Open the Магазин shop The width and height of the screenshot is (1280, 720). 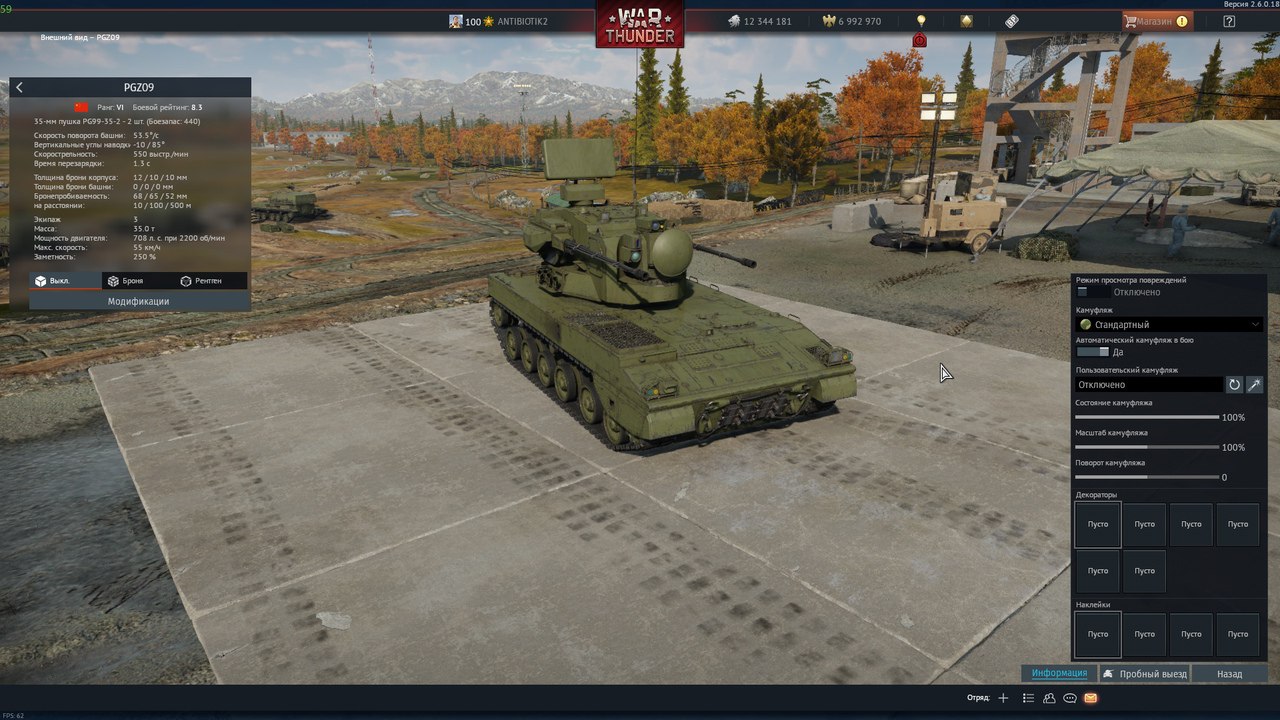(x=1158, y=21)
